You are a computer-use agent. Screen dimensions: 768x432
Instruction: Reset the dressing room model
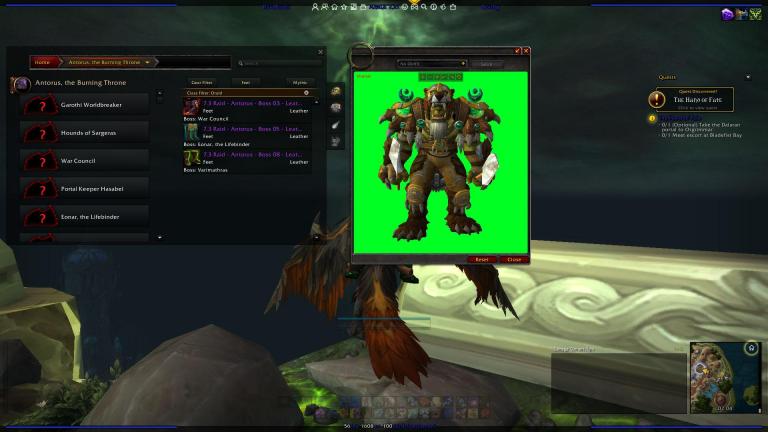point(482,259)
